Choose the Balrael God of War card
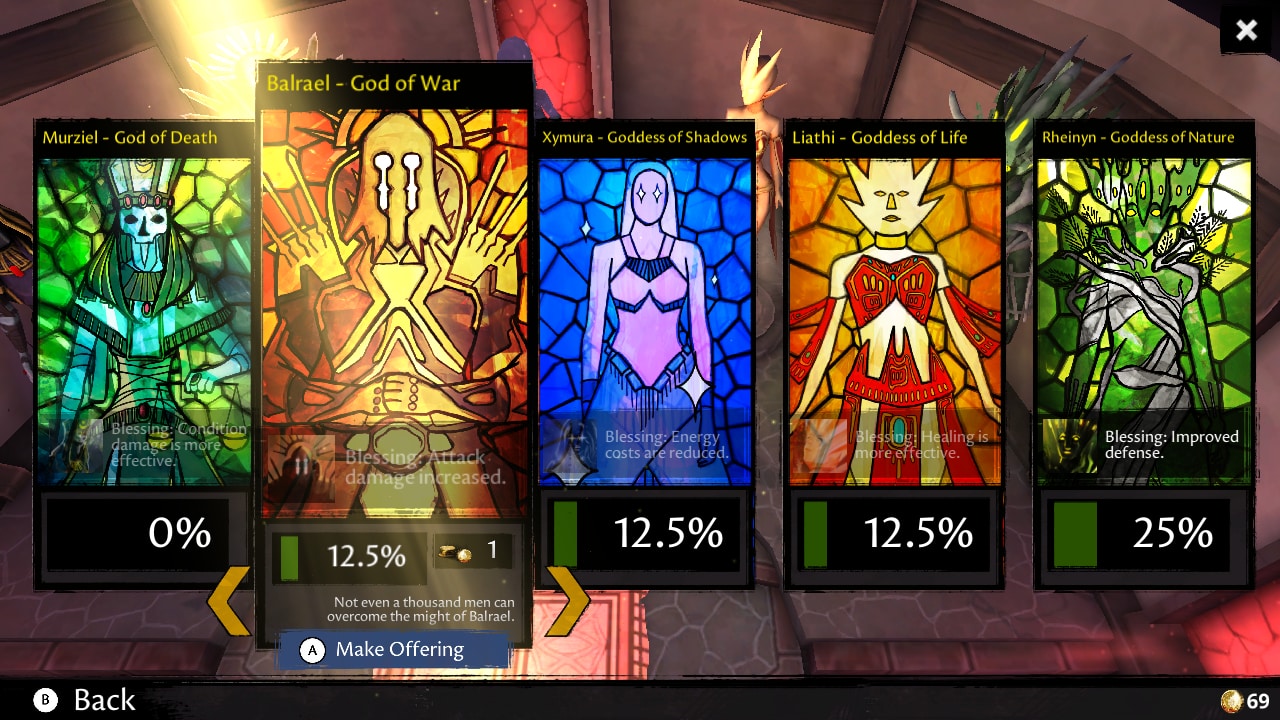The image size is (1280, 720). [x=394, y=300]
